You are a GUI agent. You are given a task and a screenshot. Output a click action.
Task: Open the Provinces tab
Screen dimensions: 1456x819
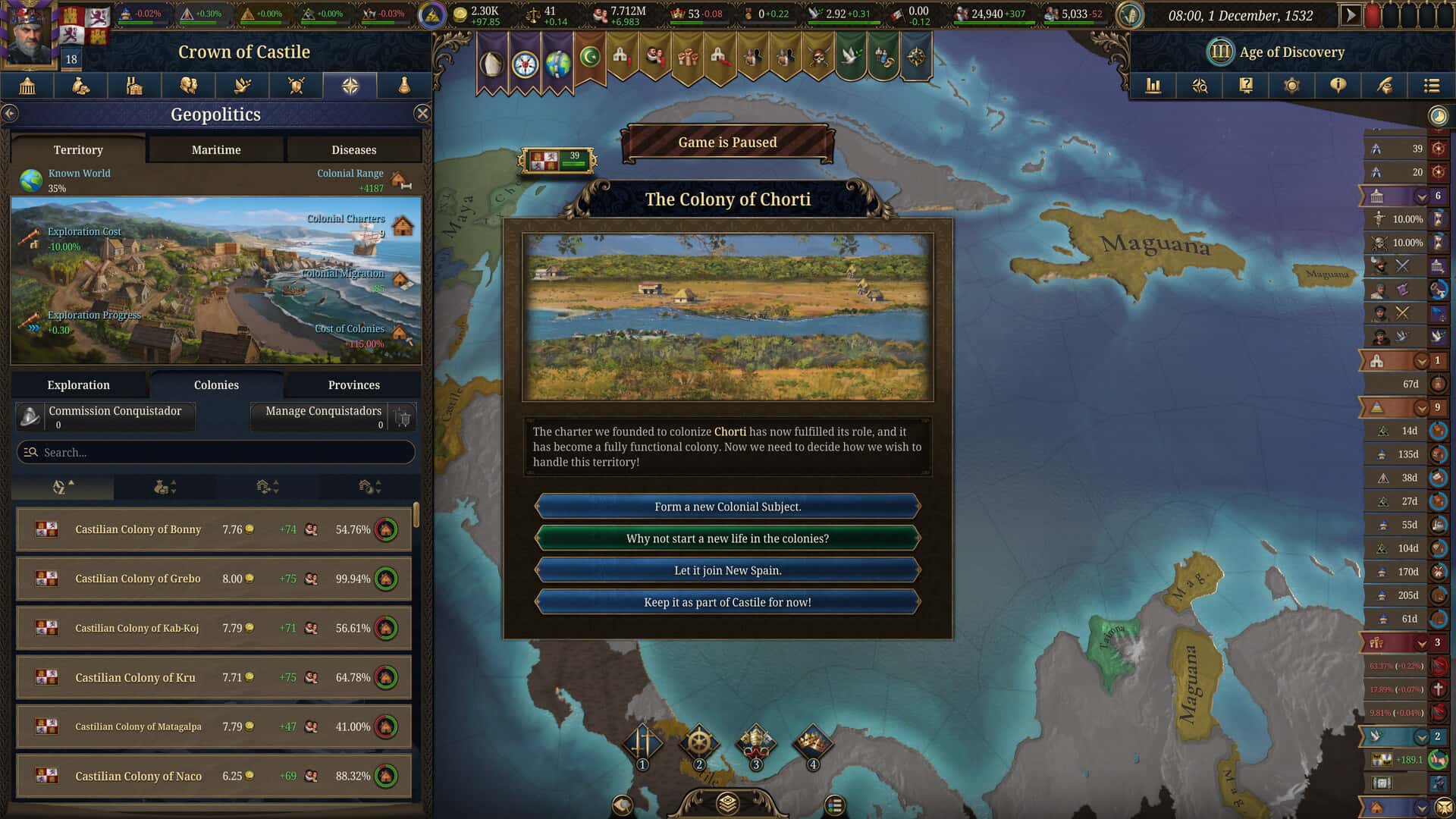tap(353, 384)
